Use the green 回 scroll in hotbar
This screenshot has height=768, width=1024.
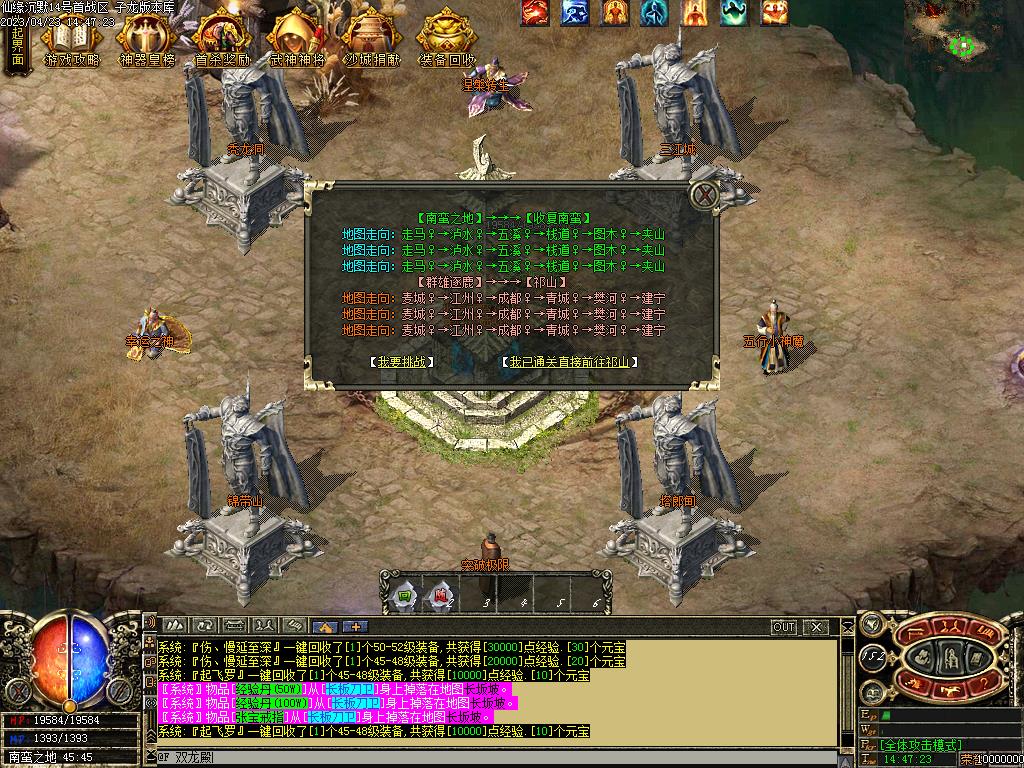[x=405, y=596]
